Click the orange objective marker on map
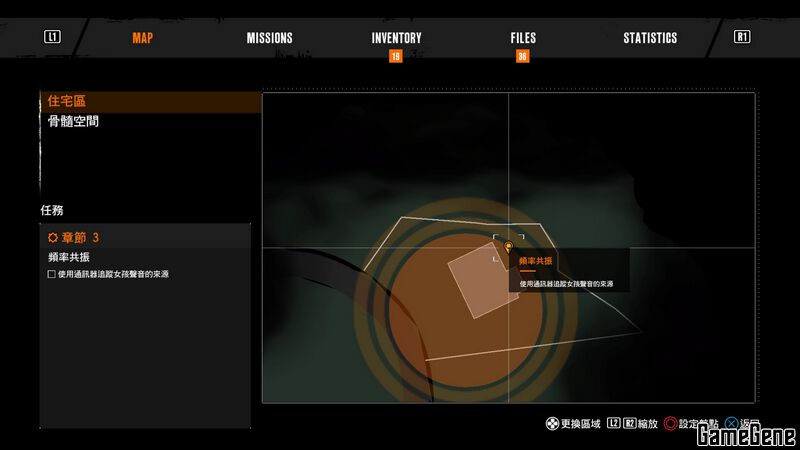 coord(508,246)
